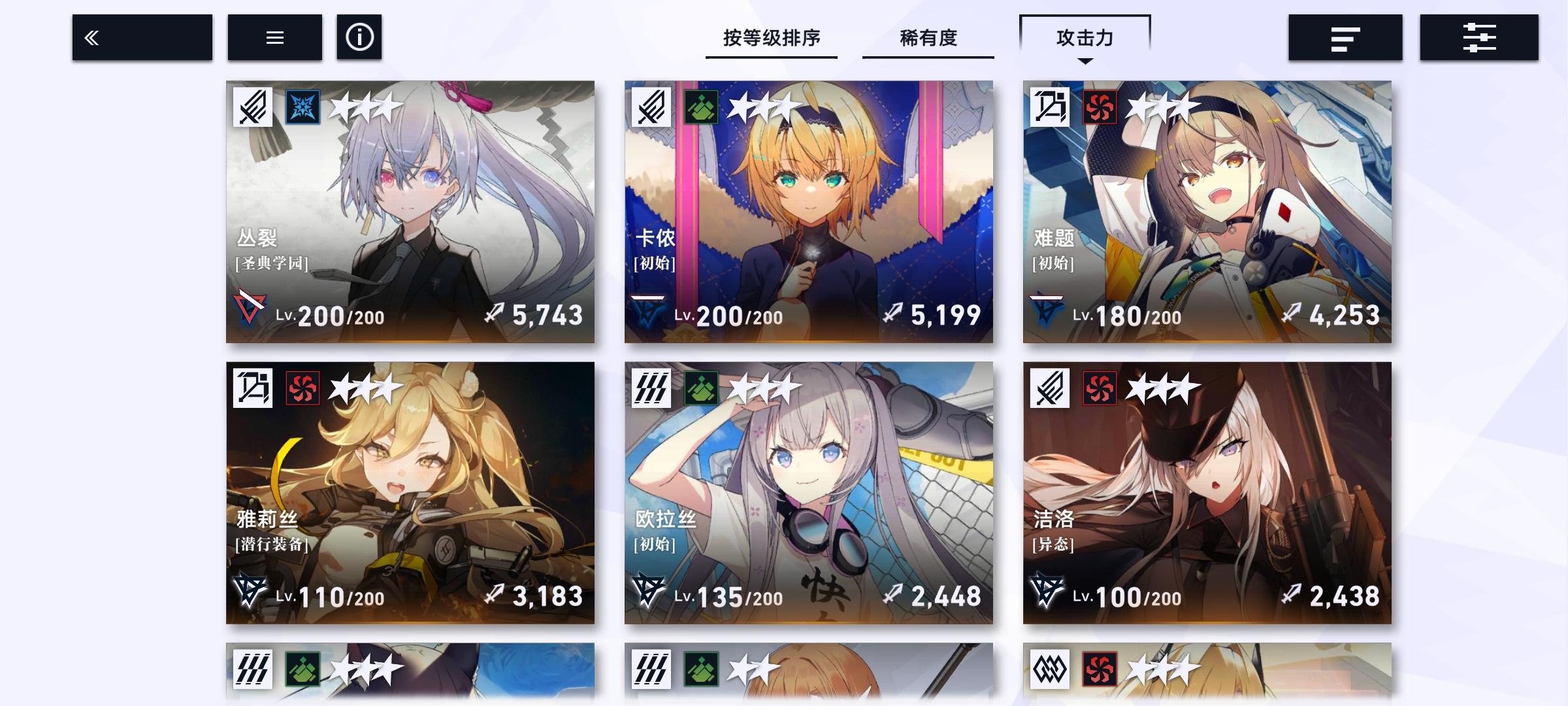Screen dimensions: 1568x706
Task: Switch to the 稀有度 tab
Action: (x=927, y=39)
